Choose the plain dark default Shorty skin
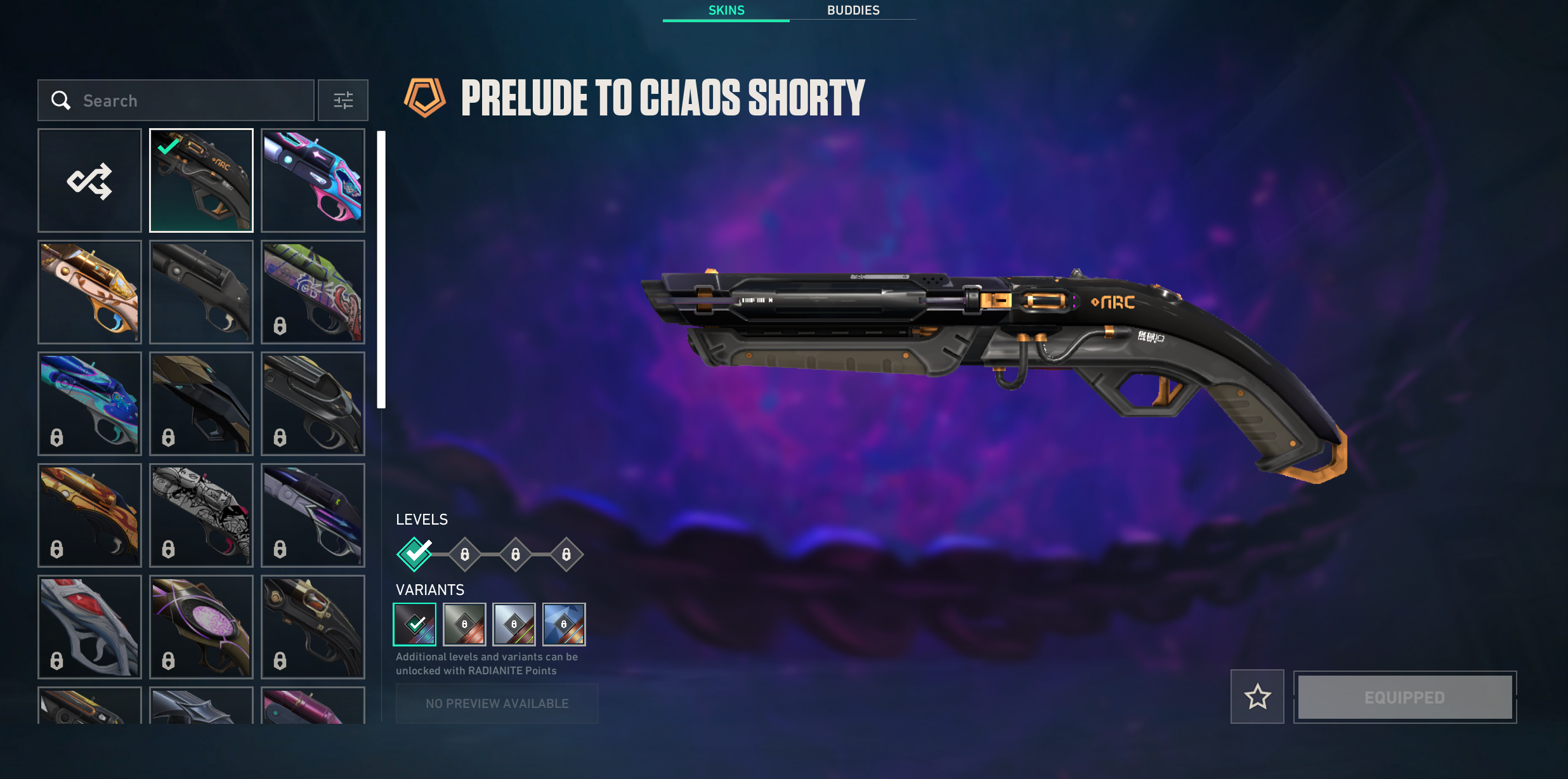The height and width of the screenshot is (779, 1568). [201, 292]
